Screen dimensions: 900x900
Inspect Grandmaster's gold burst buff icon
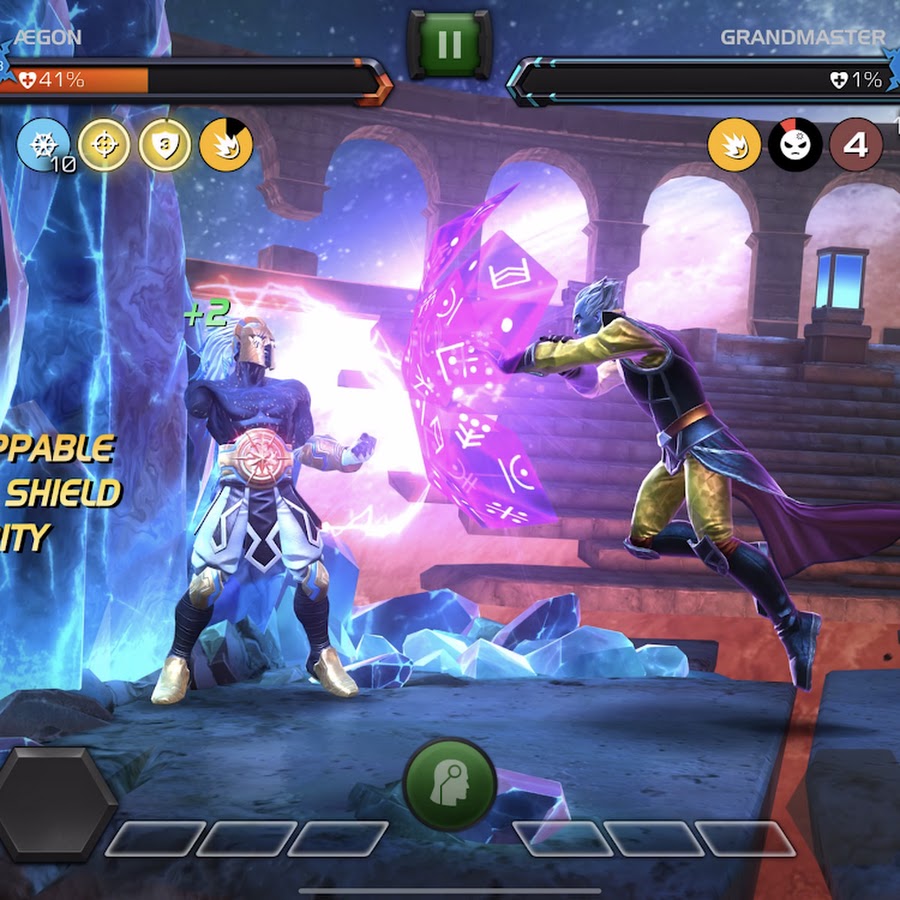pyautogui.click(x=735, y=146)
